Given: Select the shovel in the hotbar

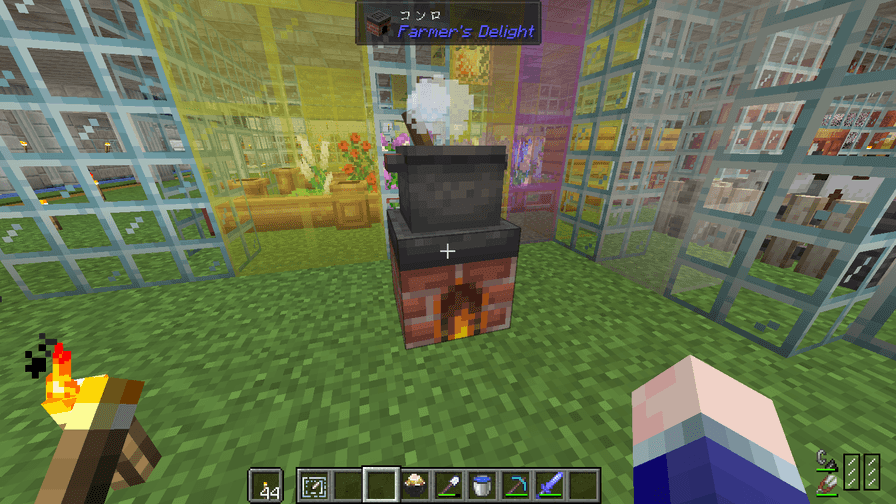Looking at the screenshot, I should click(449, 485).
